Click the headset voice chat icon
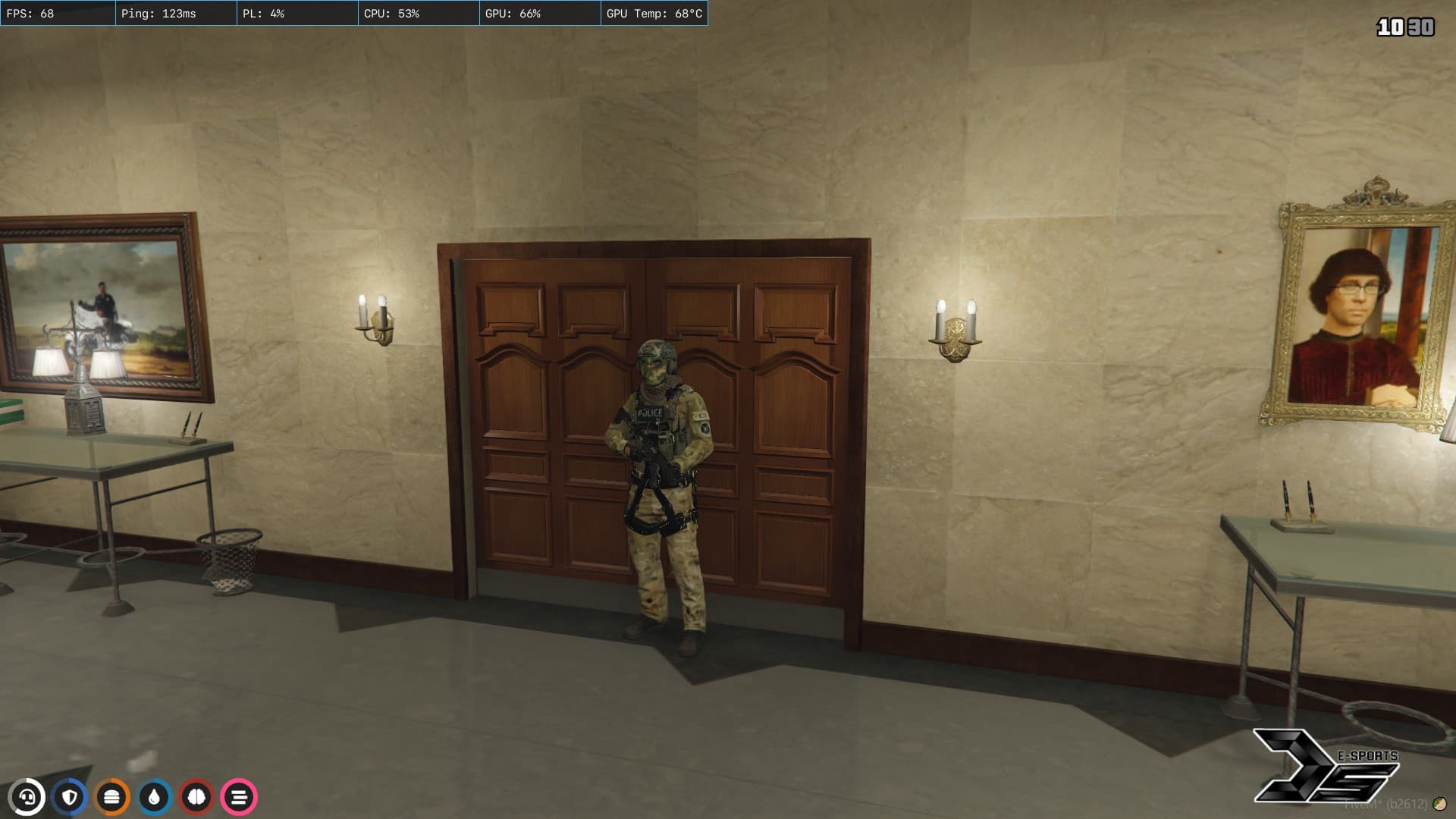This screenshot has height=819, width=1456. tap(27, 797)
